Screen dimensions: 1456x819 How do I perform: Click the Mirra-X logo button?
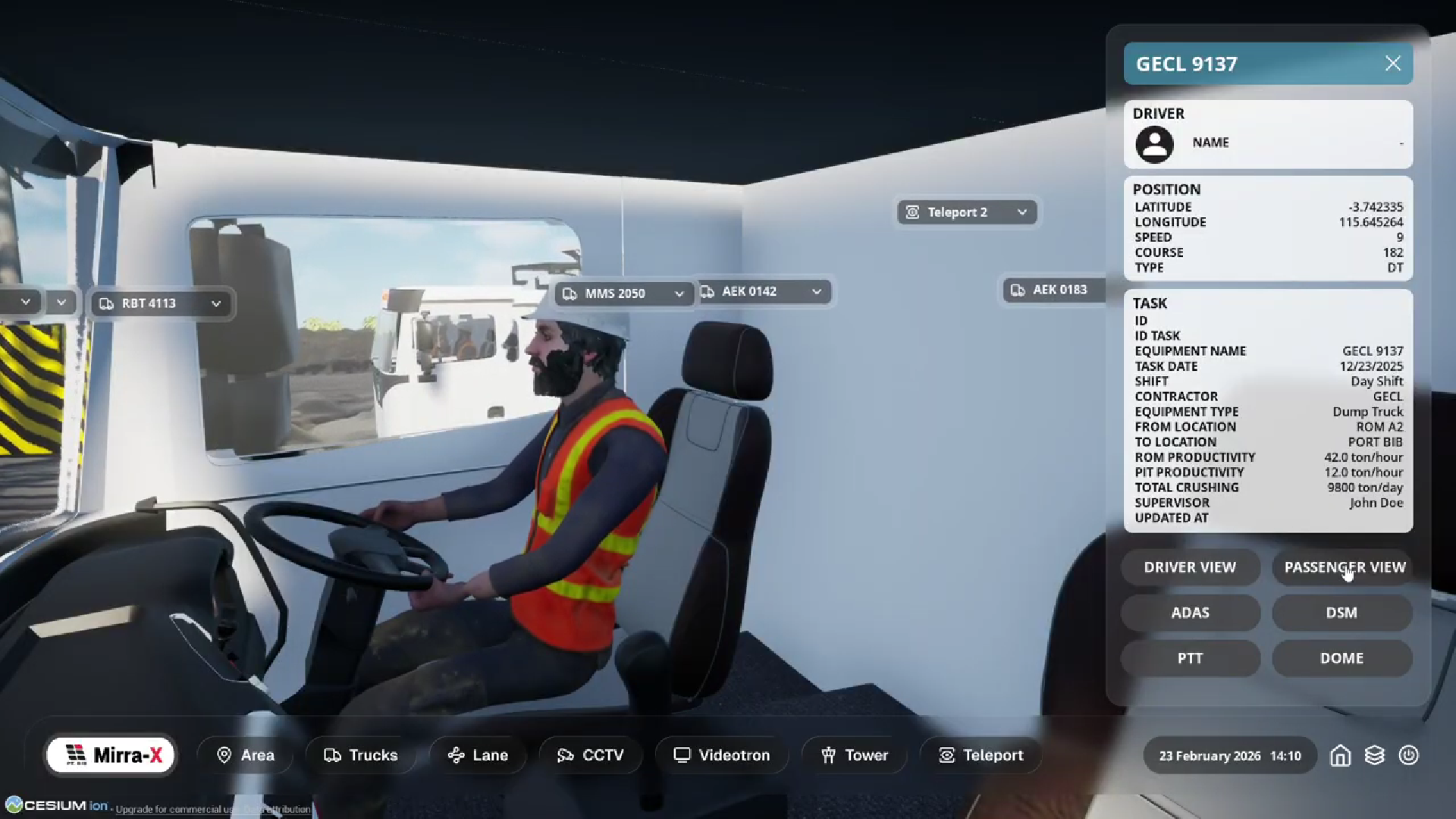(x=111, y=755)
